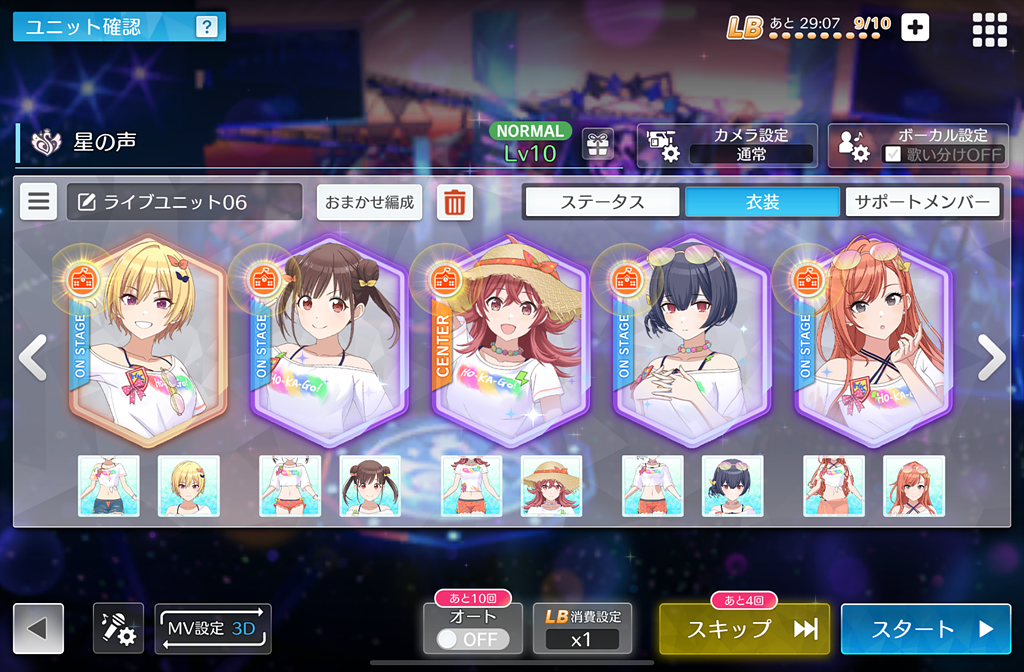This screenshot has width=1024, height=672.
Task: Show the previous unit with left arrow
Action: tap(32, 357)
